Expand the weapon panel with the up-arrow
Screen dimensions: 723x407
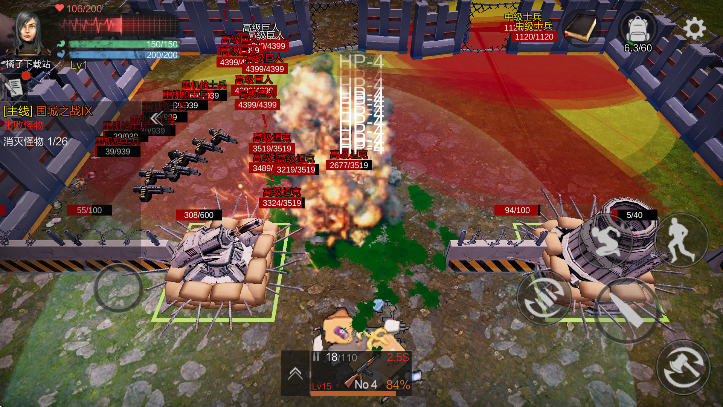coord(295,374)
